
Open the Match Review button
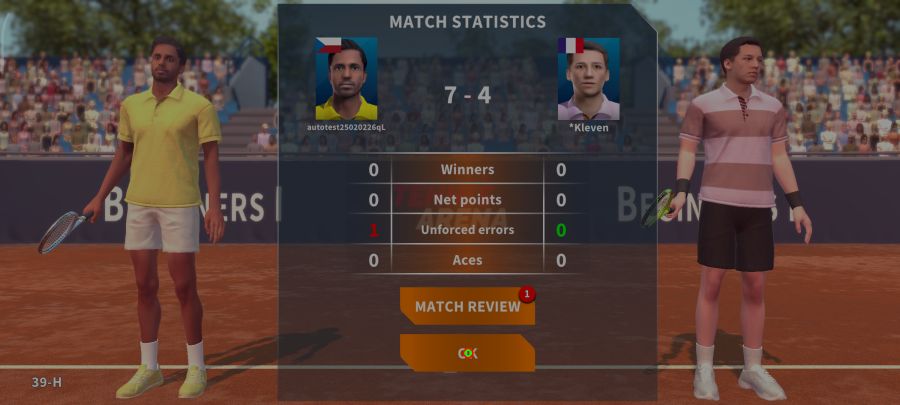pos(467,306)
